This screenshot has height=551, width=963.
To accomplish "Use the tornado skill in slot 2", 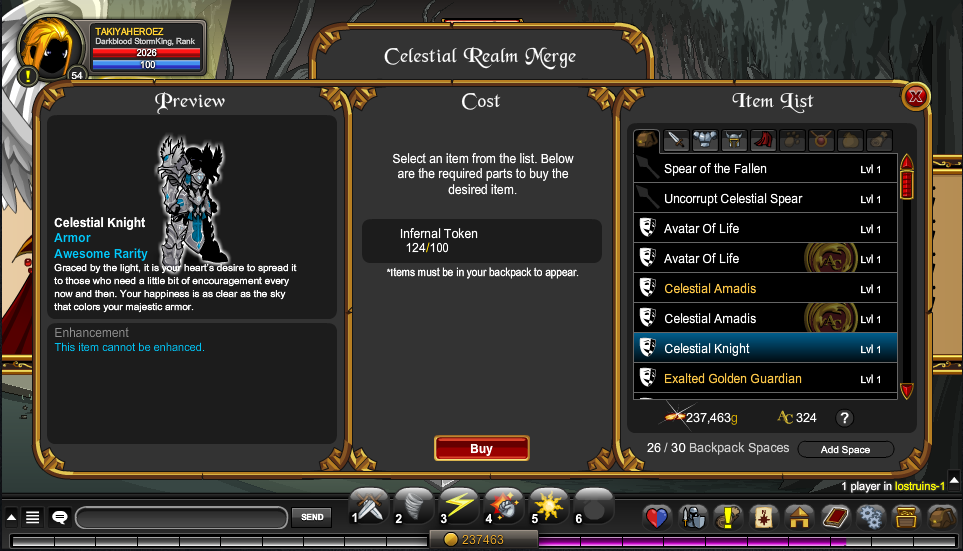I will 414,506.
